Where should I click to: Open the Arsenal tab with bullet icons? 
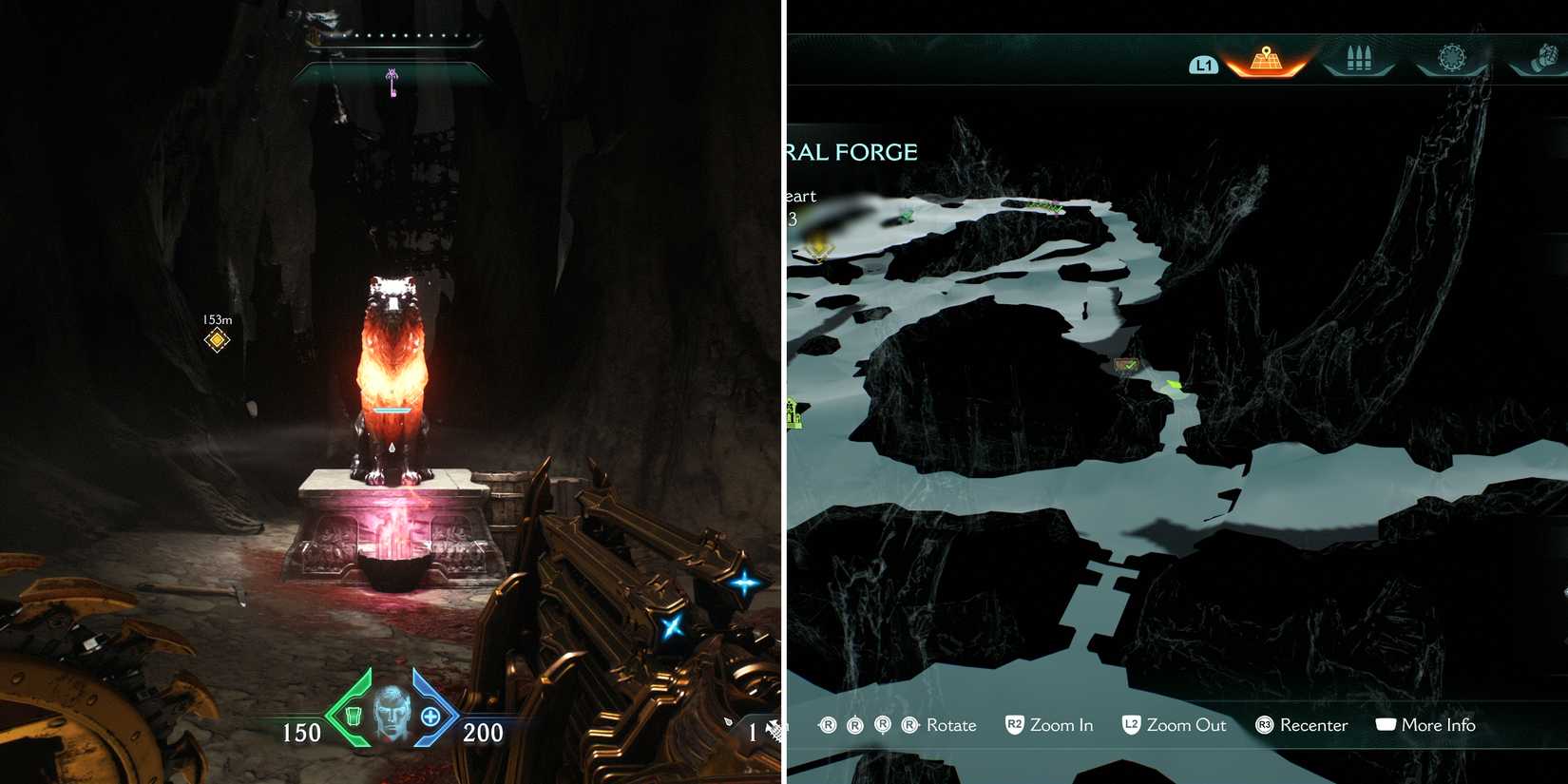pos(1359,57)
